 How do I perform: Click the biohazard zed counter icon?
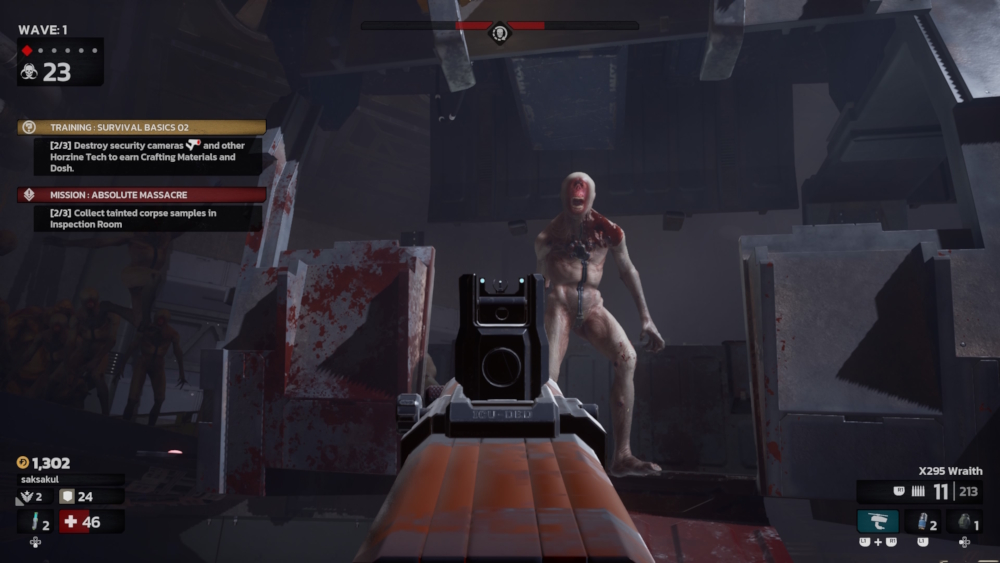[30, 72]
